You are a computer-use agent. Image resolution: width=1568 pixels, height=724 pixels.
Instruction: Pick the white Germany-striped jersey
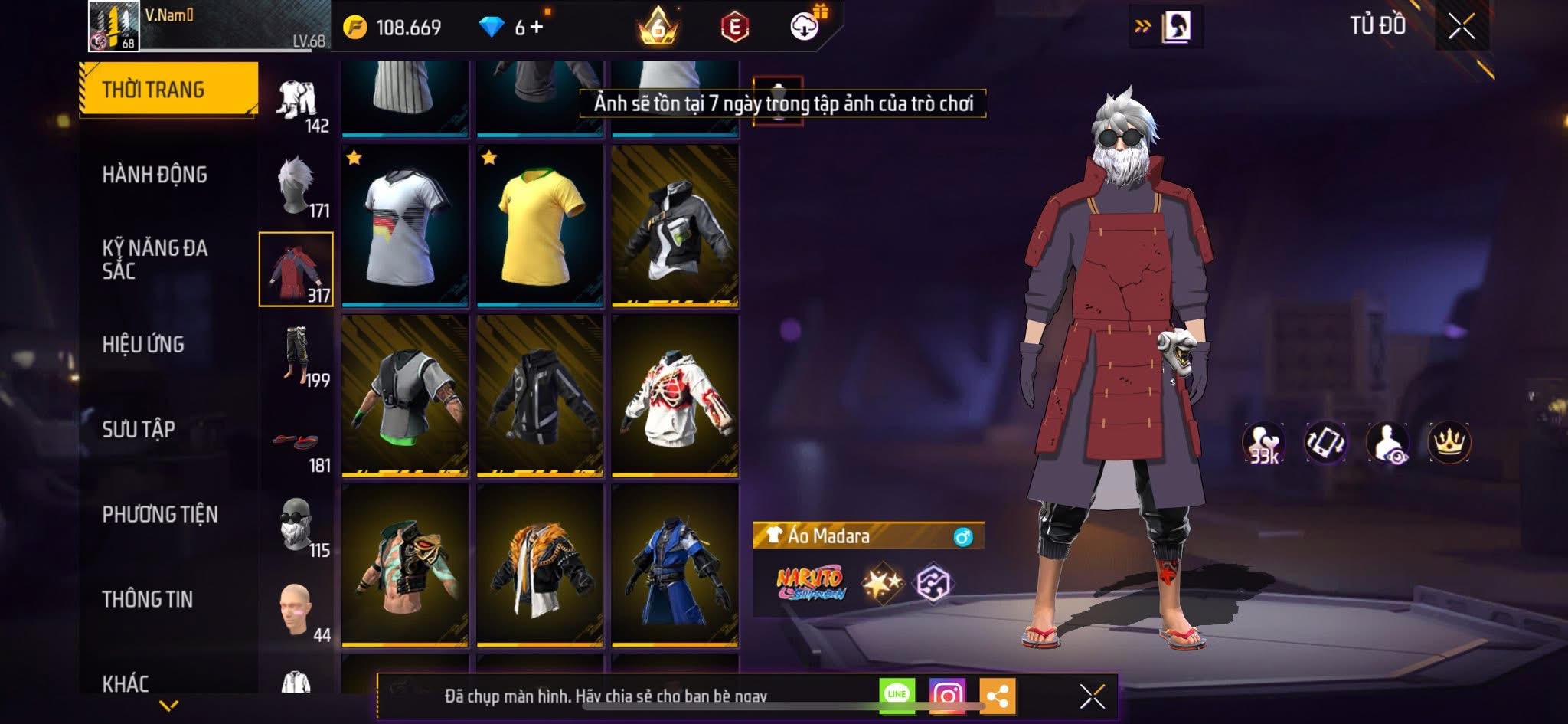(405, 226)
